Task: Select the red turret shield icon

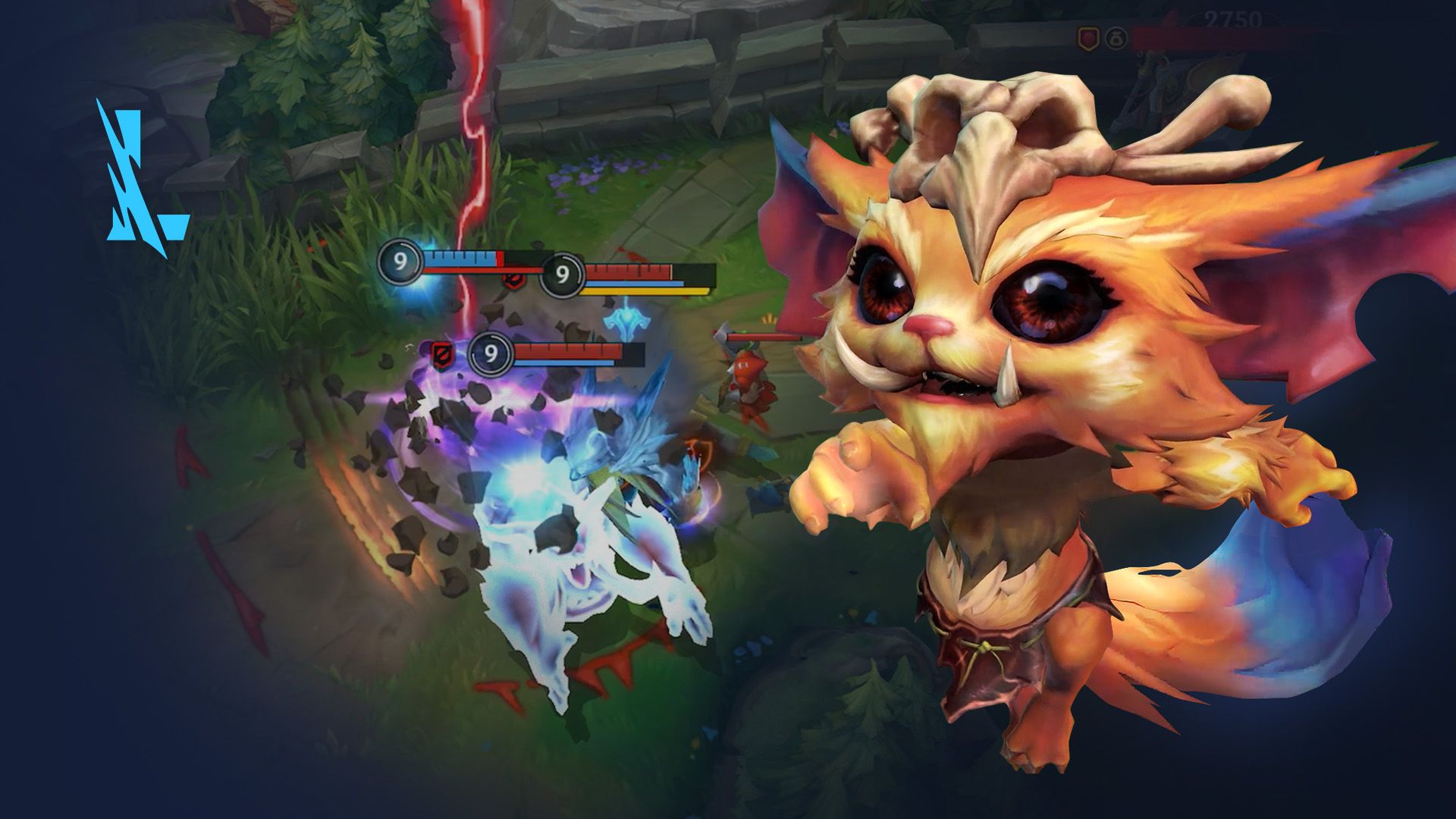Action: 1088,36
